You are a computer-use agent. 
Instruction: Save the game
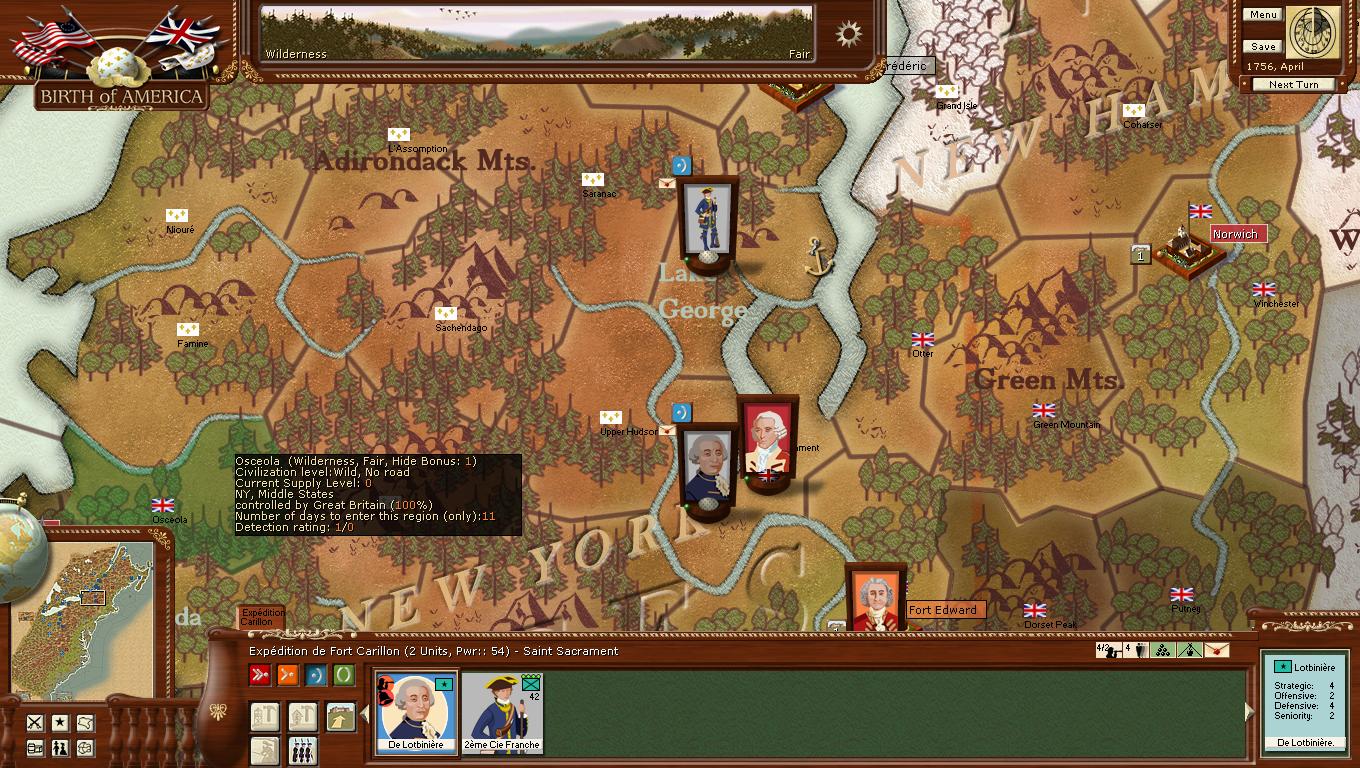pos(1262,47)
